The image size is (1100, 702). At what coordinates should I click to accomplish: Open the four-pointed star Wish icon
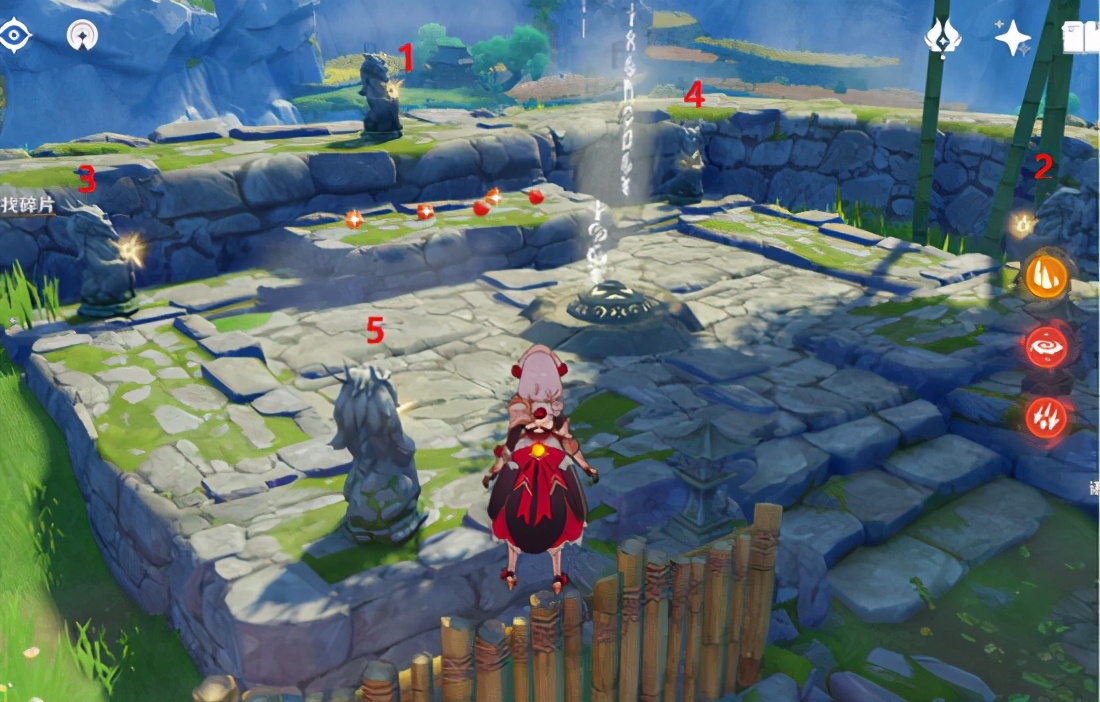(1012, 38)
